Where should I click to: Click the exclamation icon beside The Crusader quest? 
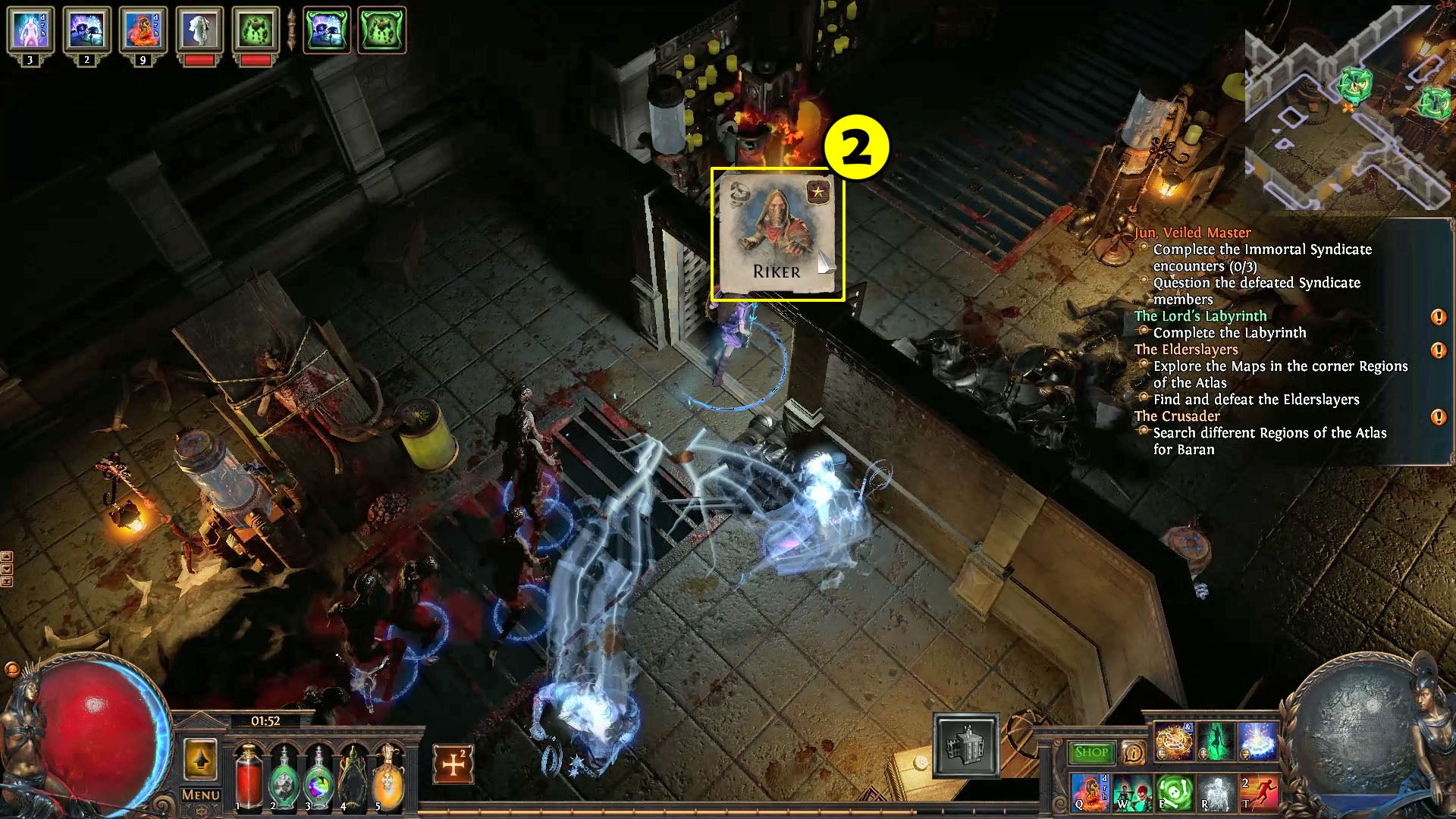1439,416
